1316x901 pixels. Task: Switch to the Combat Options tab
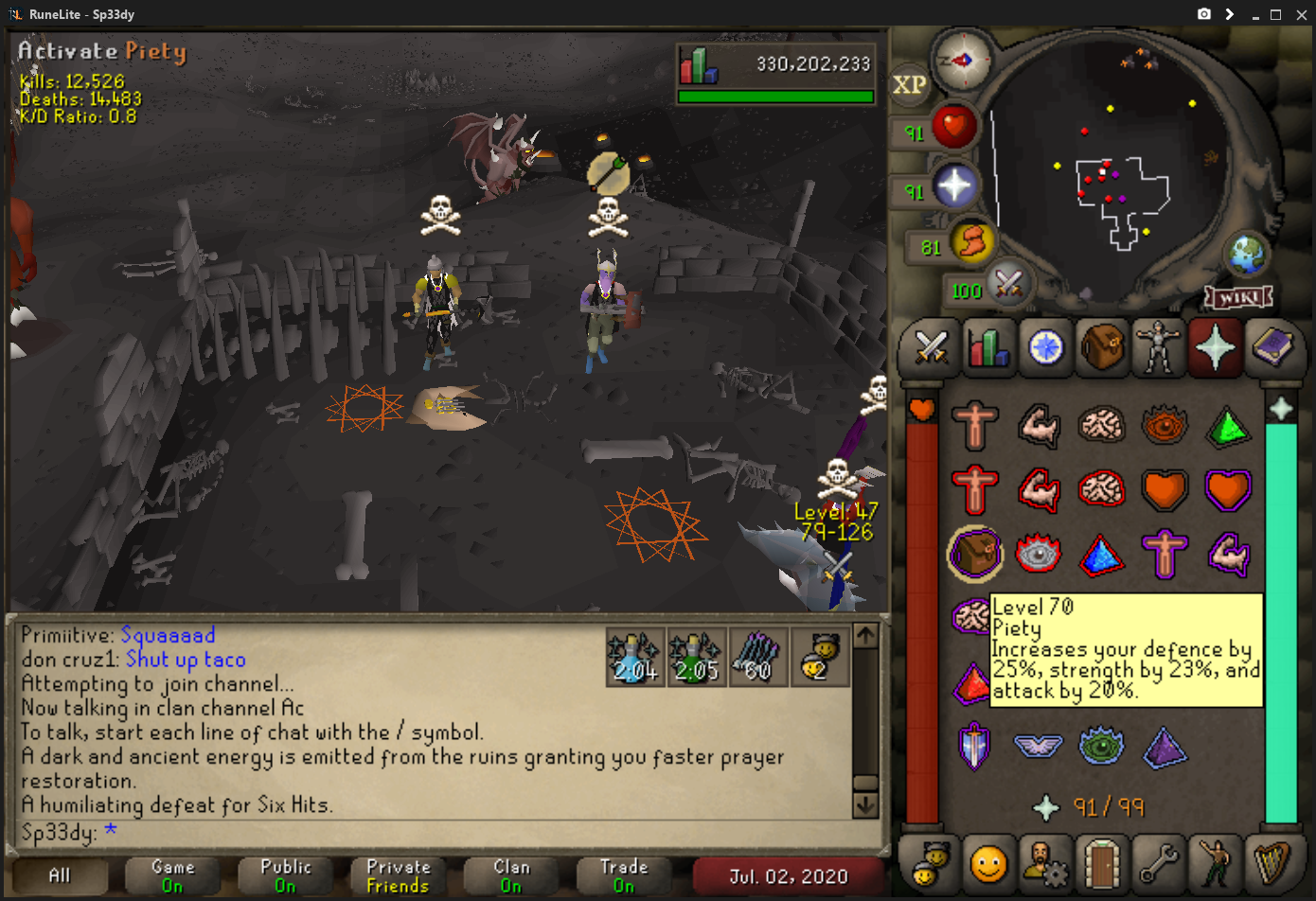(932, 347)
